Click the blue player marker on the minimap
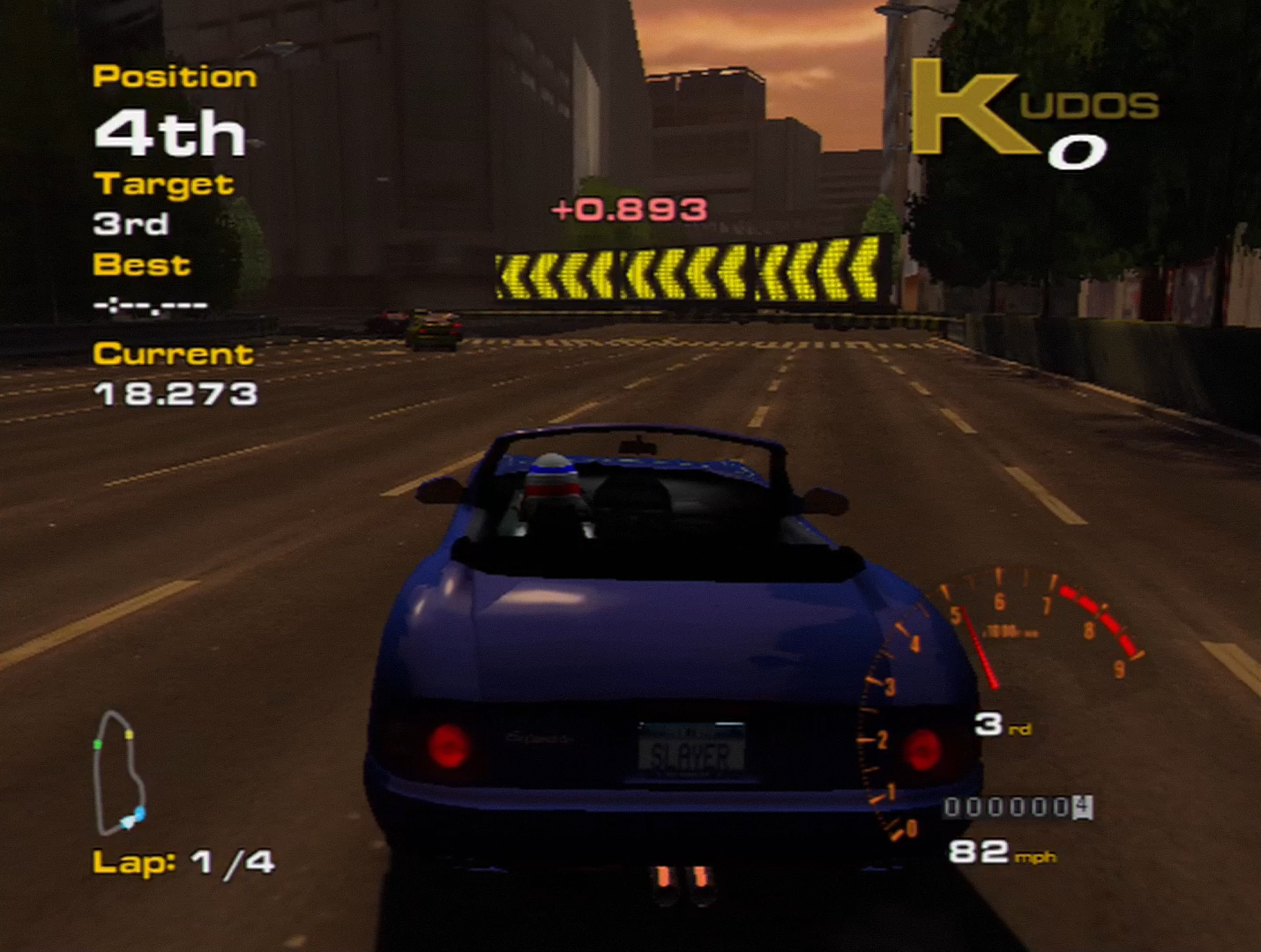This screenshot has width=1261, height=952. (138, 814)
